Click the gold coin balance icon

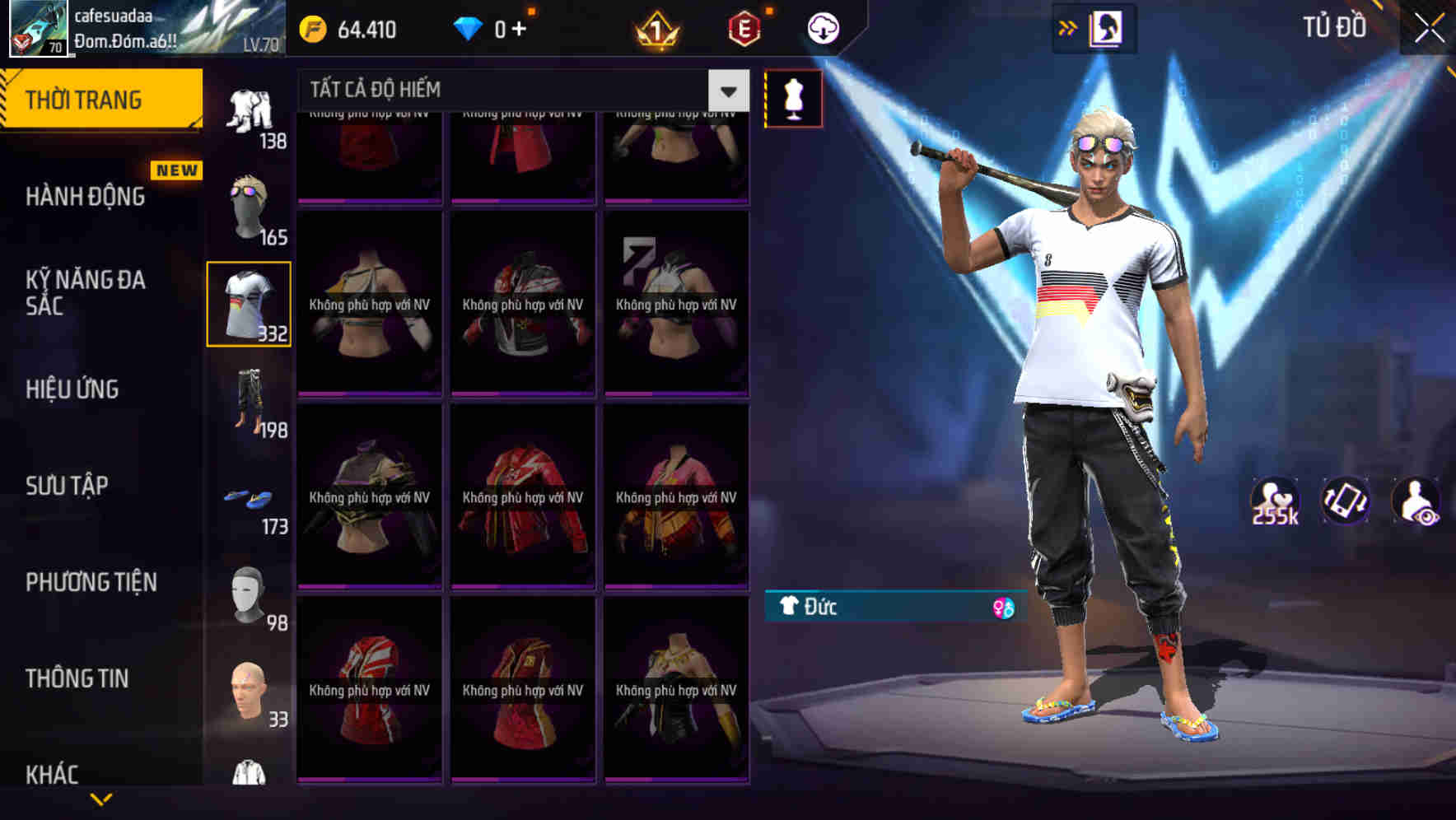click(x=311, y=27)
